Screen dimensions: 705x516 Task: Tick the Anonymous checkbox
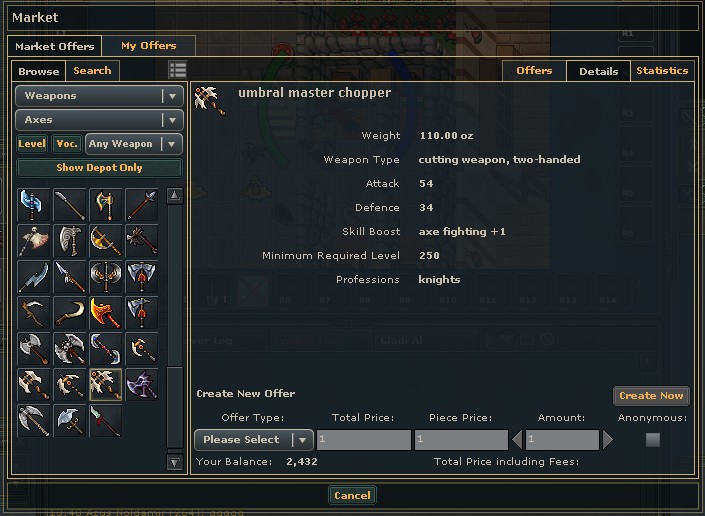653,440
